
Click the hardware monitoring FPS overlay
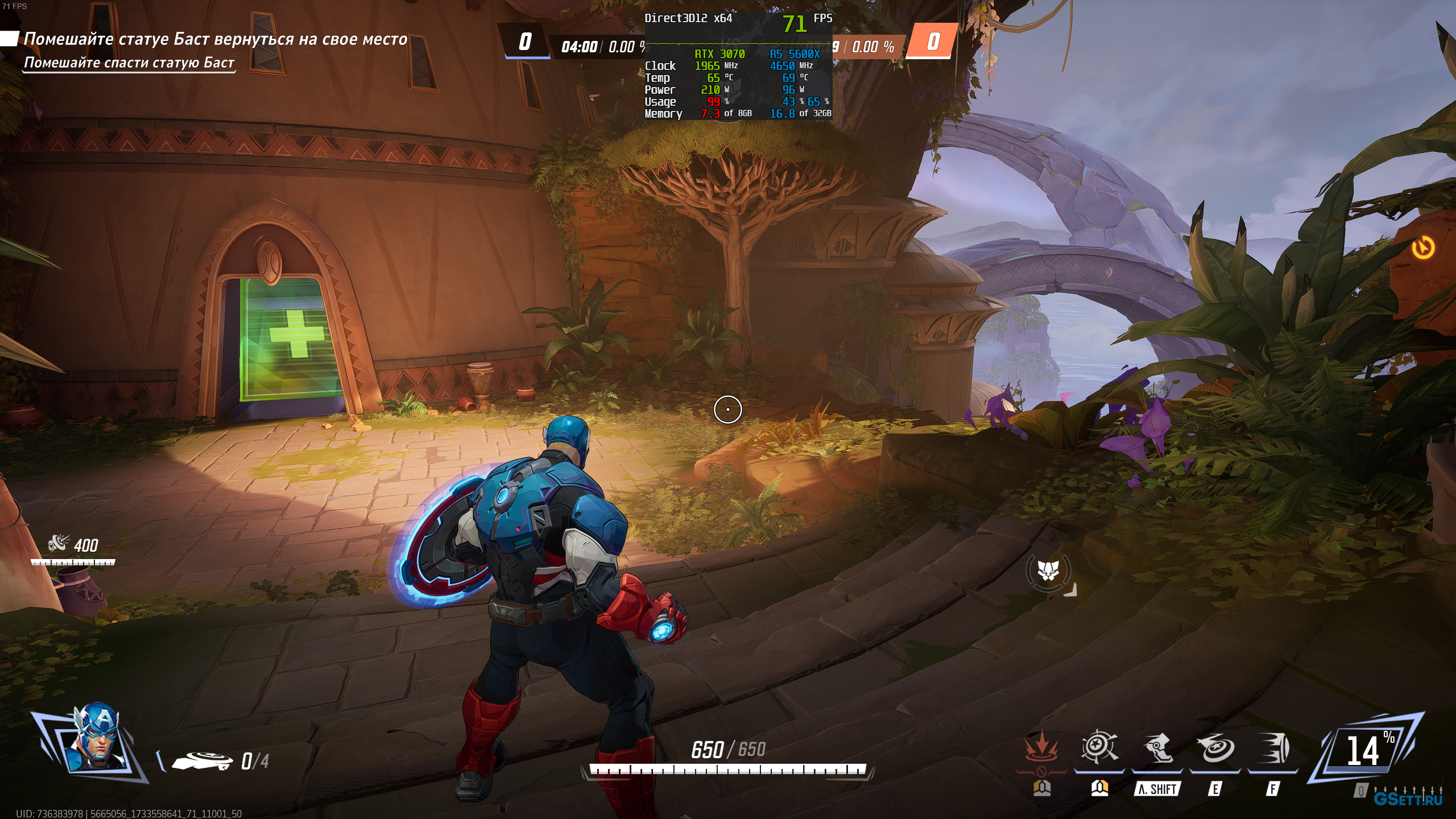point(738,66)
